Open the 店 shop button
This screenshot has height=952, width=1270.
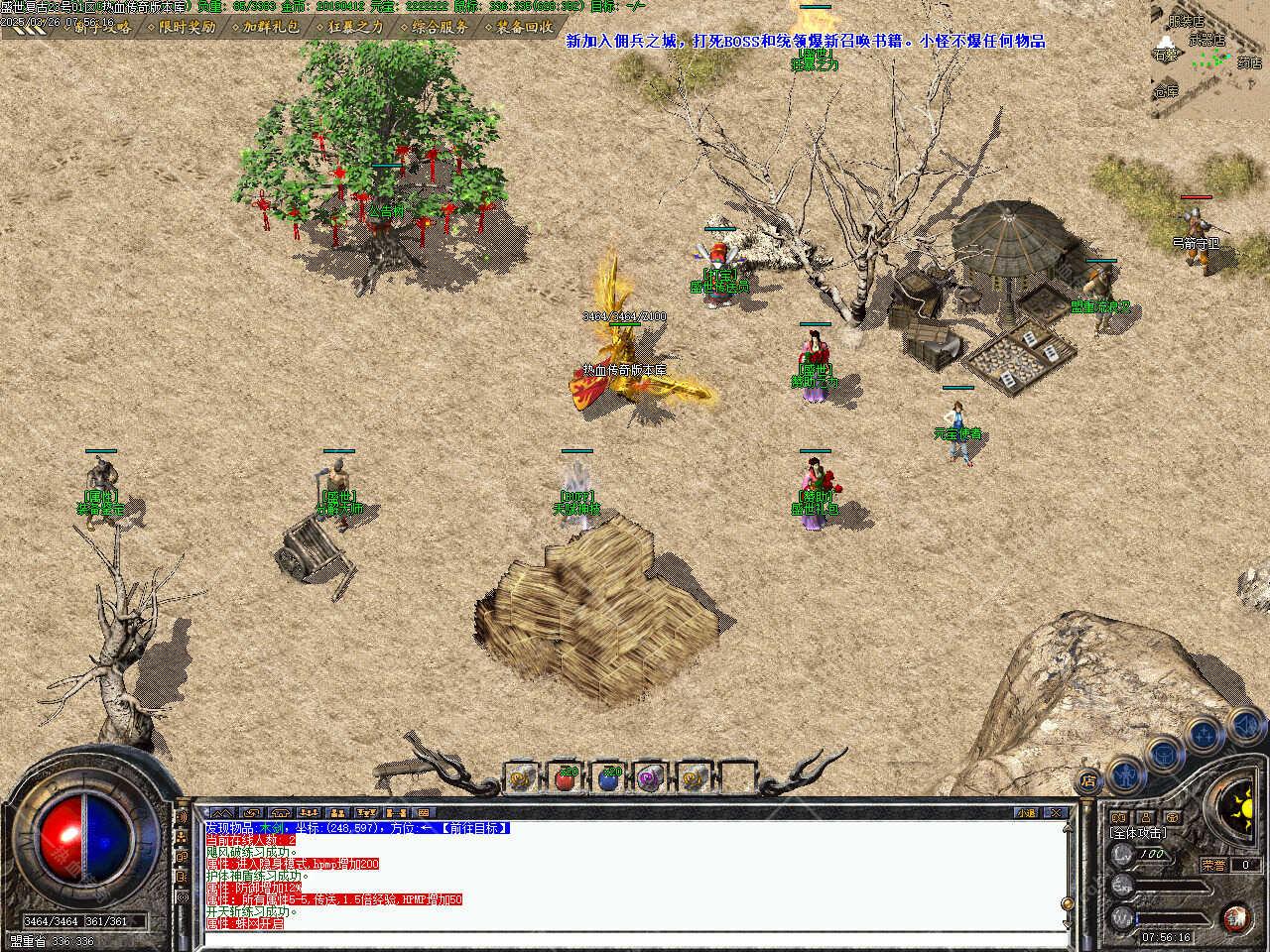pos(1088,779)
